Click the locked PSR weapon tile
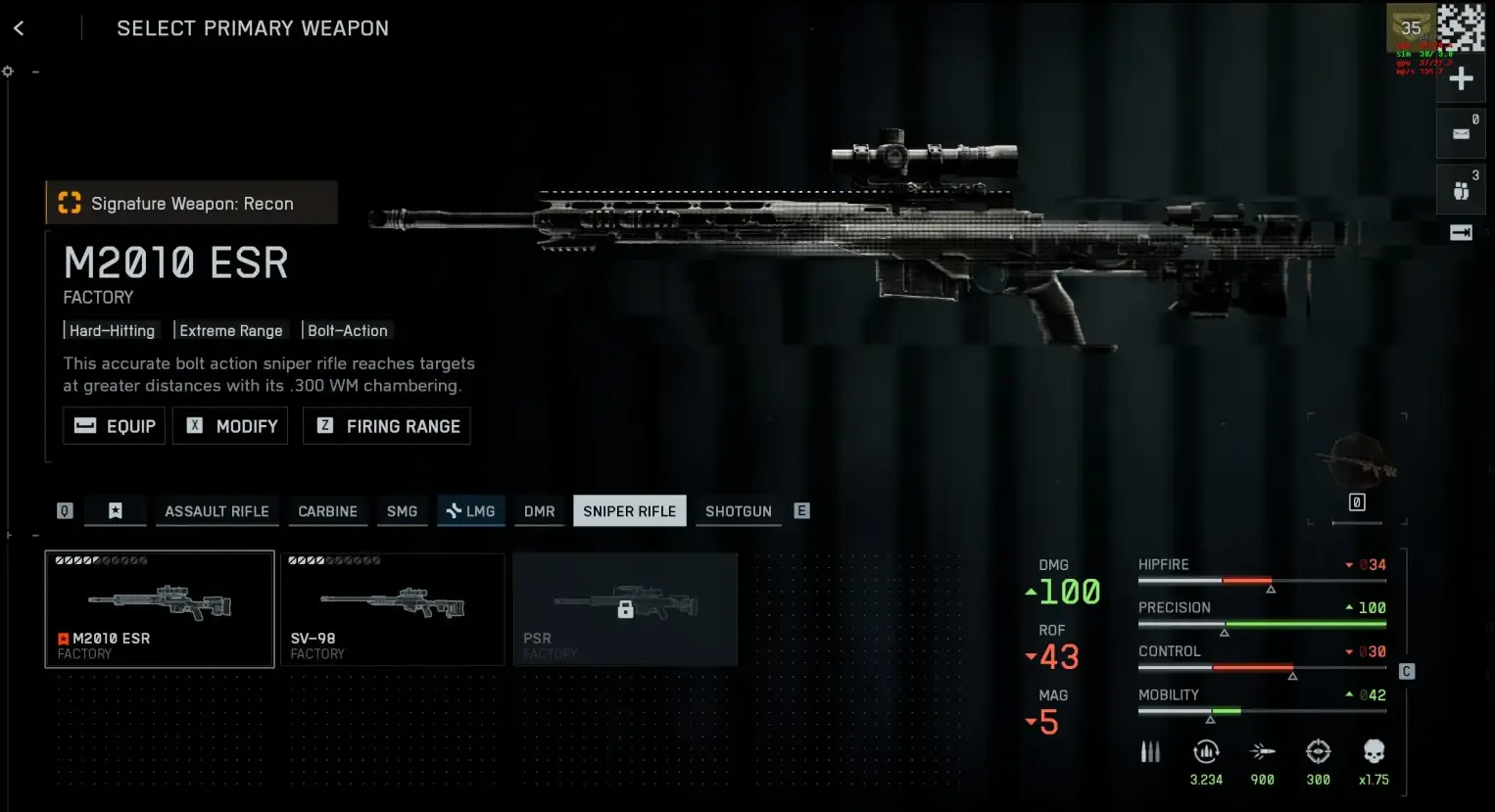The width and height of the screenshot is (1495, 812). click(x=625, y=609)
